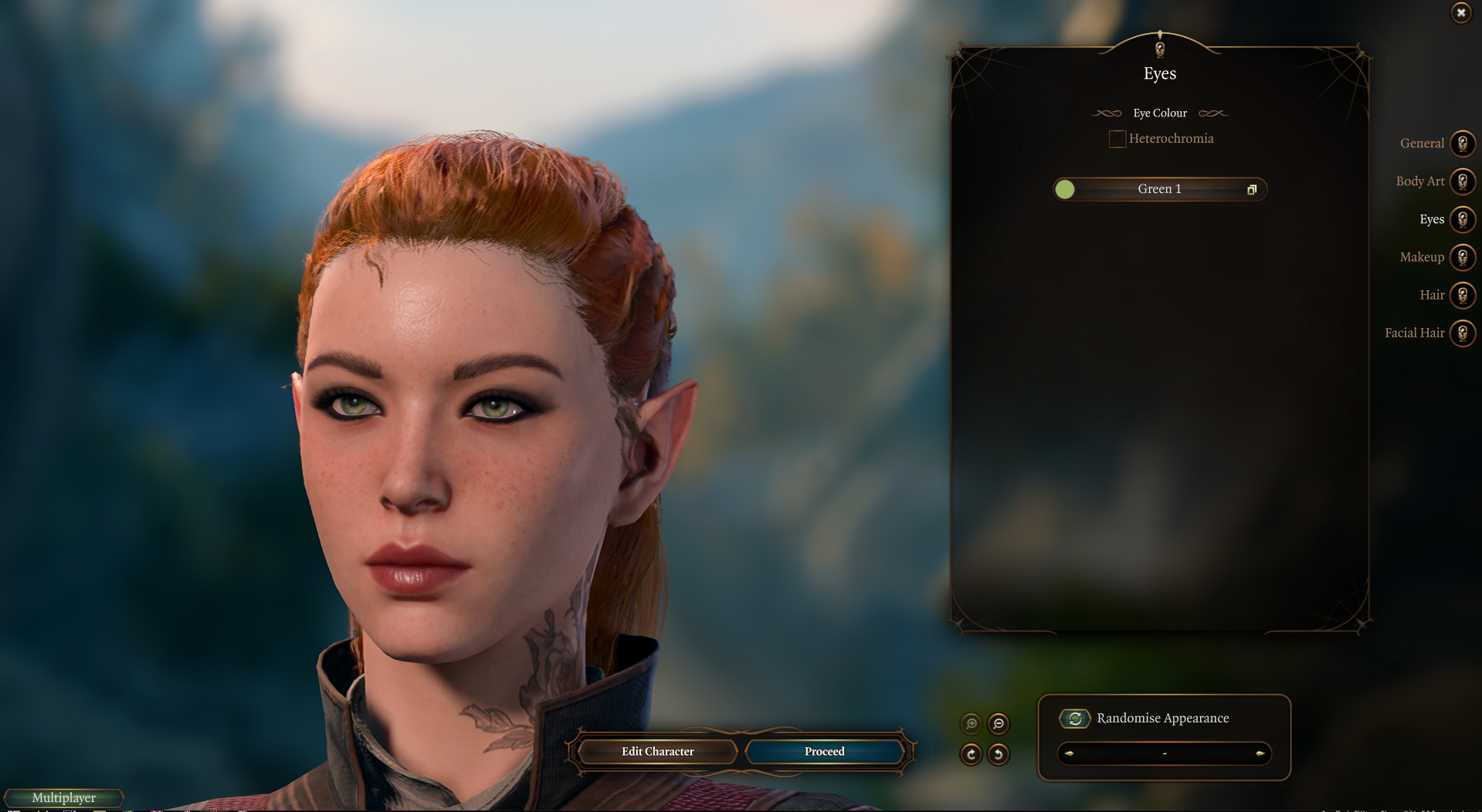Select the previous randomise preset arrow
The image size is (1482, 812).
point(1070,753)
